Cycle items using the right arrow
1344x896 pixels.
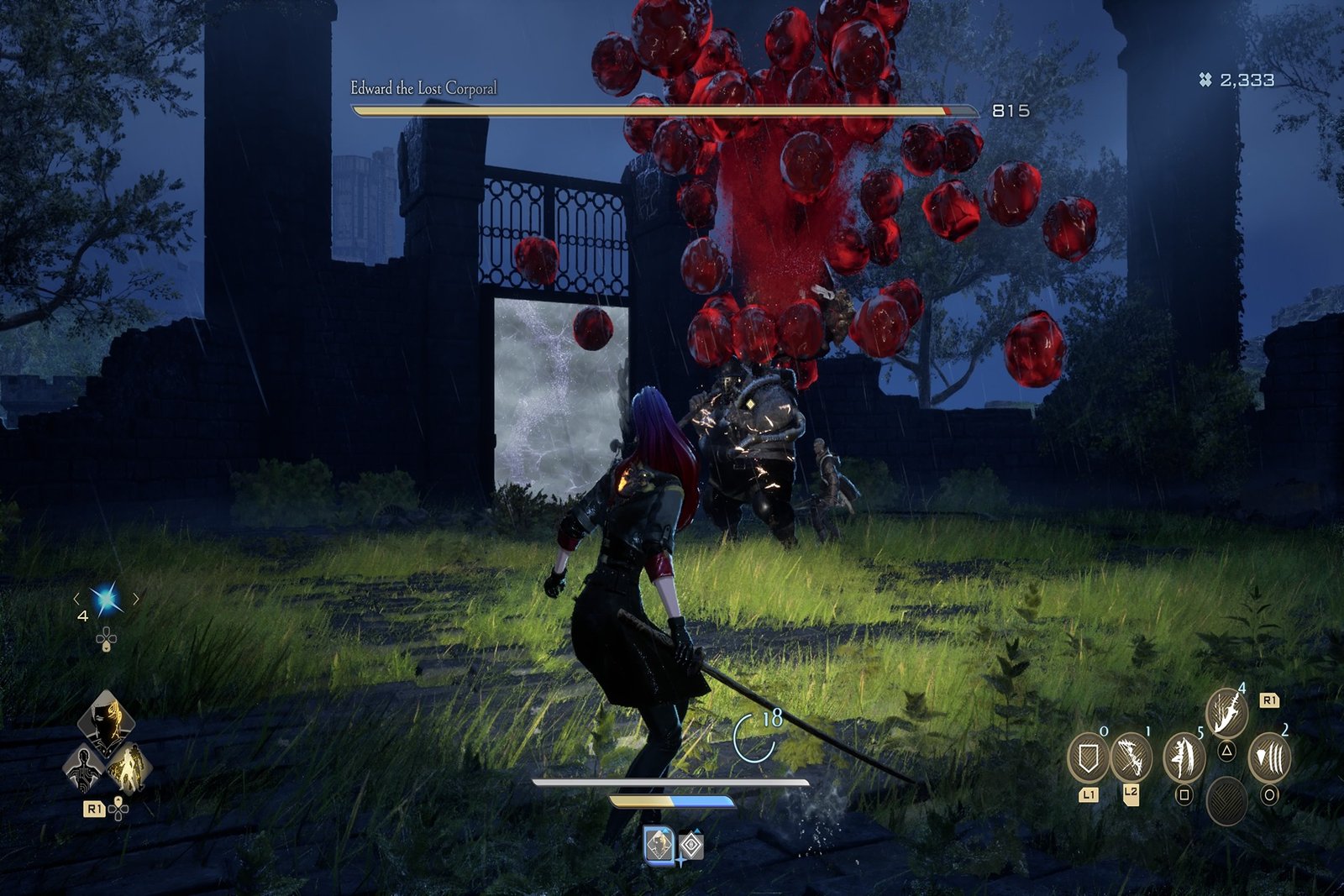(134, 598)
